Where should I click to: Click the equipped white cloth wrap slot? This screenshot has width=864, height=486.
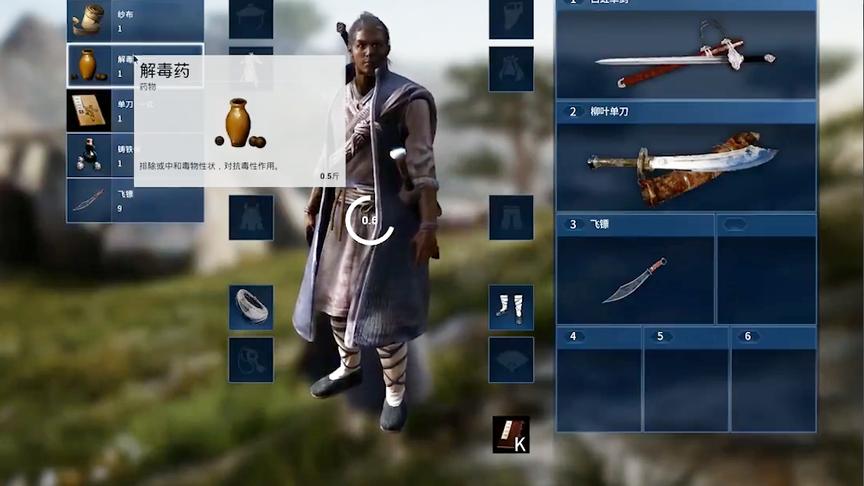coord(251,307)
